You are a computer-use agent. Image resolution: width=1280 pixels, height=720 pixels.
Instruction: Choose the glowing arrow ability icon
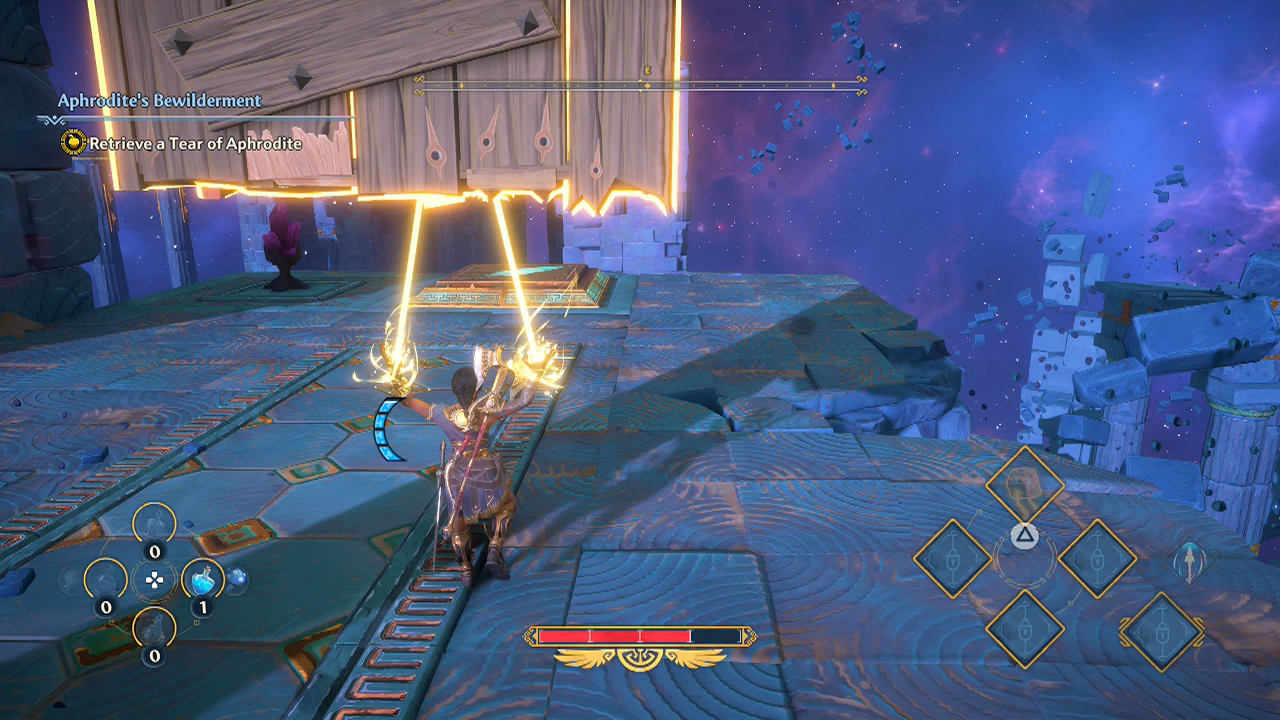pyautogui.click(x=1188, y=561)
